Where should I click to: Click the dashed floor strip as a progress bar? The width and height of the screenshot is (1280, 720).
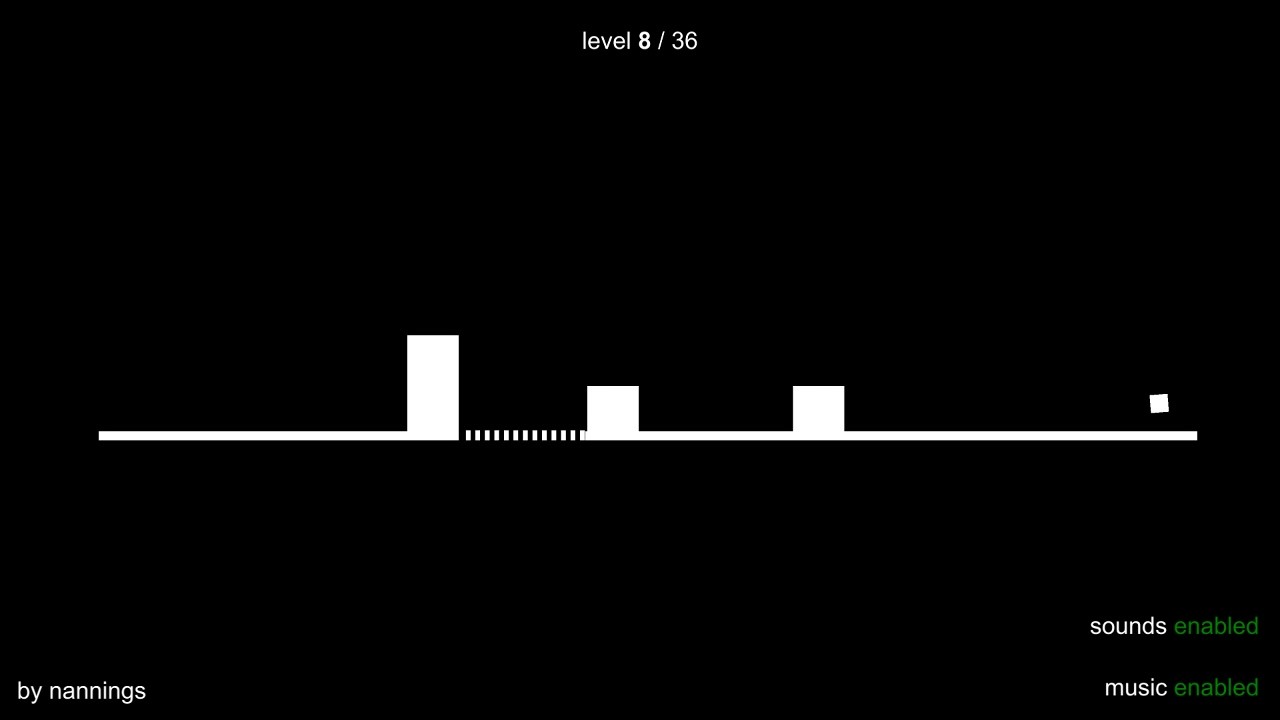pos(523,435)
